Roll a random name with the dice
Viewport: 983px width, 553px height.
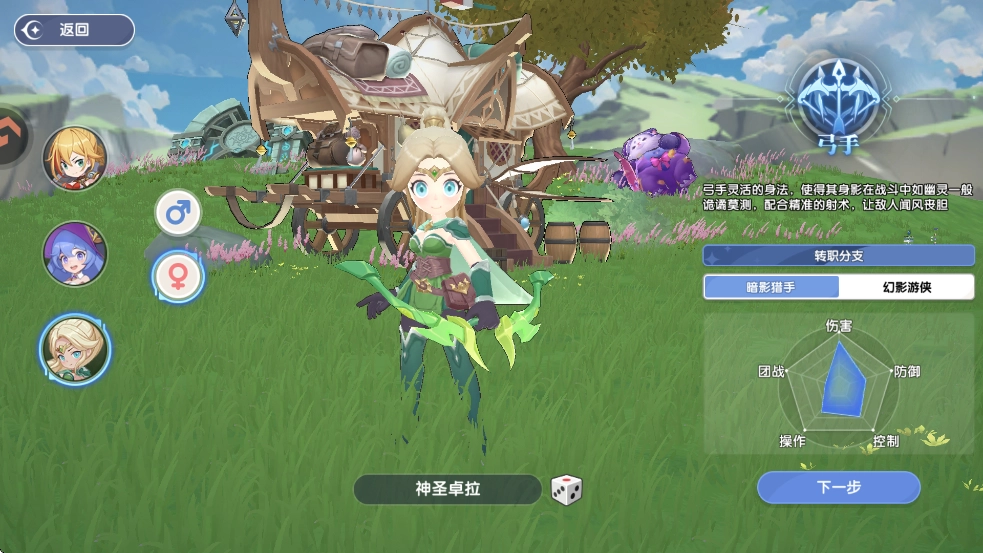coord(566,490)
